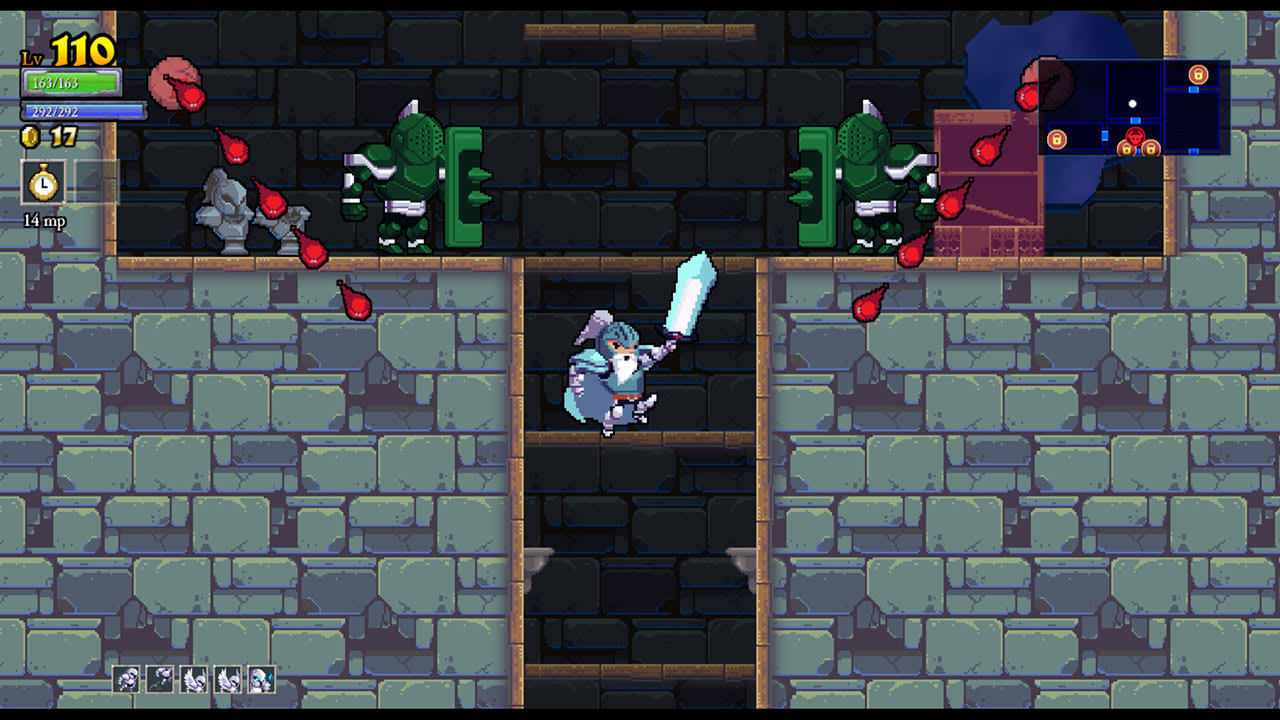Screen dimensions: 1280x720
Task: Click the chain-link rune icon in the second frame
Action: (x=159, y=679)
